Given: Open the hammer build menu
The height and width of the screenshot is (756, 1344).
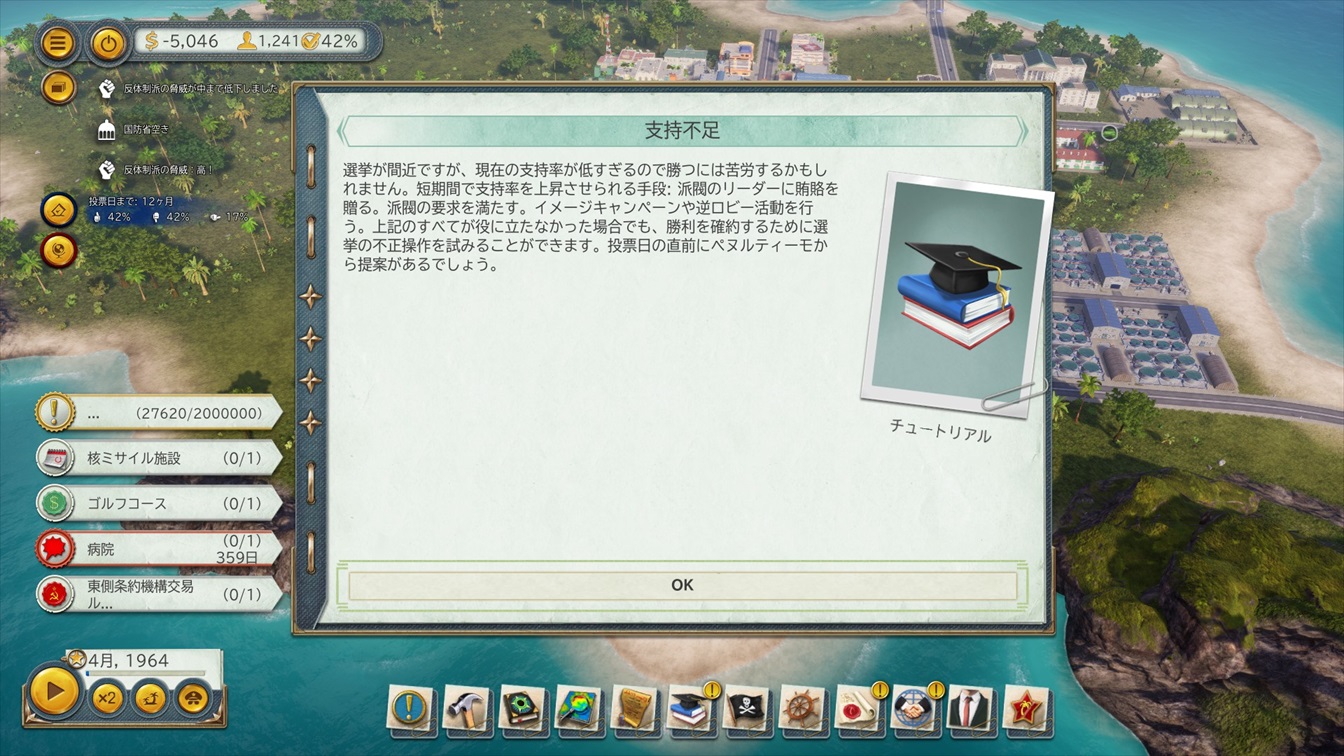Looking at the screenshot, I should pyautogui.click(x=465, y=709).
